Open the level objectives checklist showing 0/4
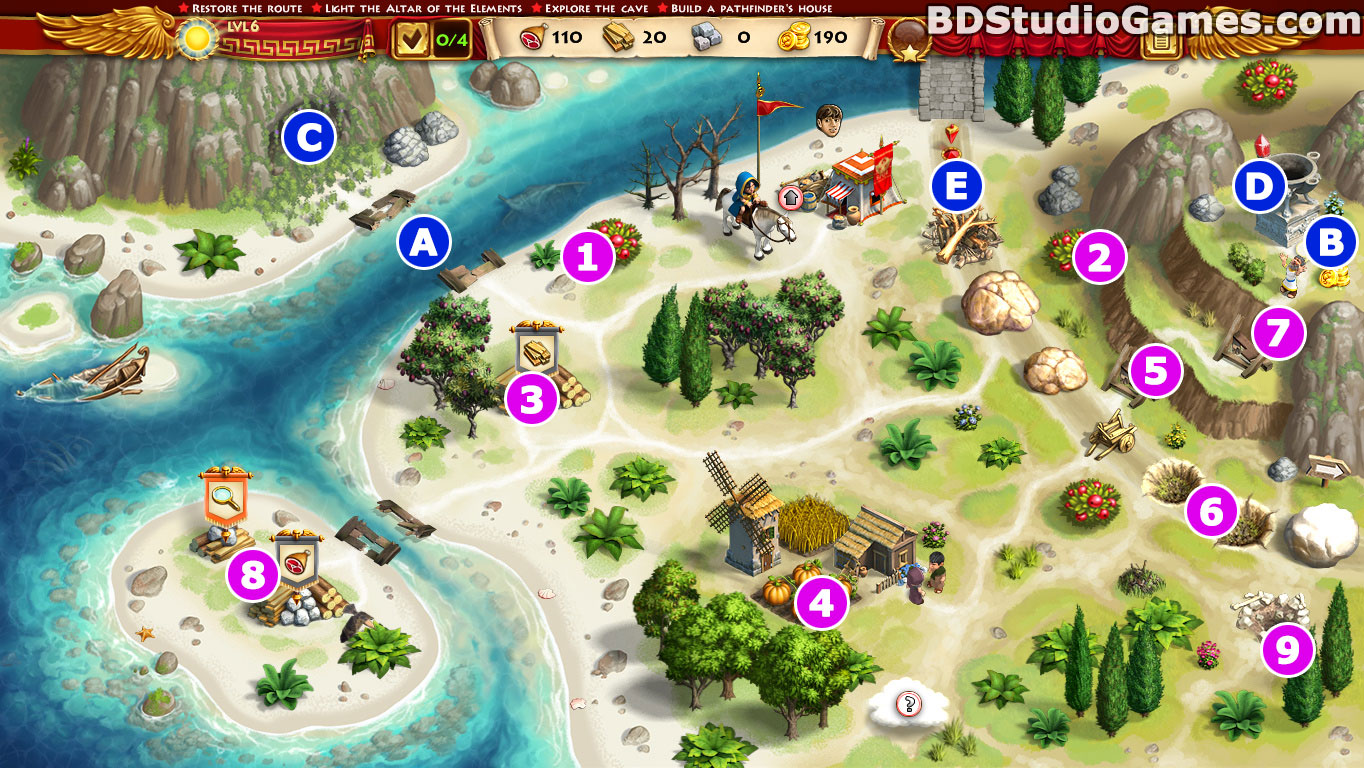Image resolution: width=1364 pixels, height=768 pixels. click(430, 40)
